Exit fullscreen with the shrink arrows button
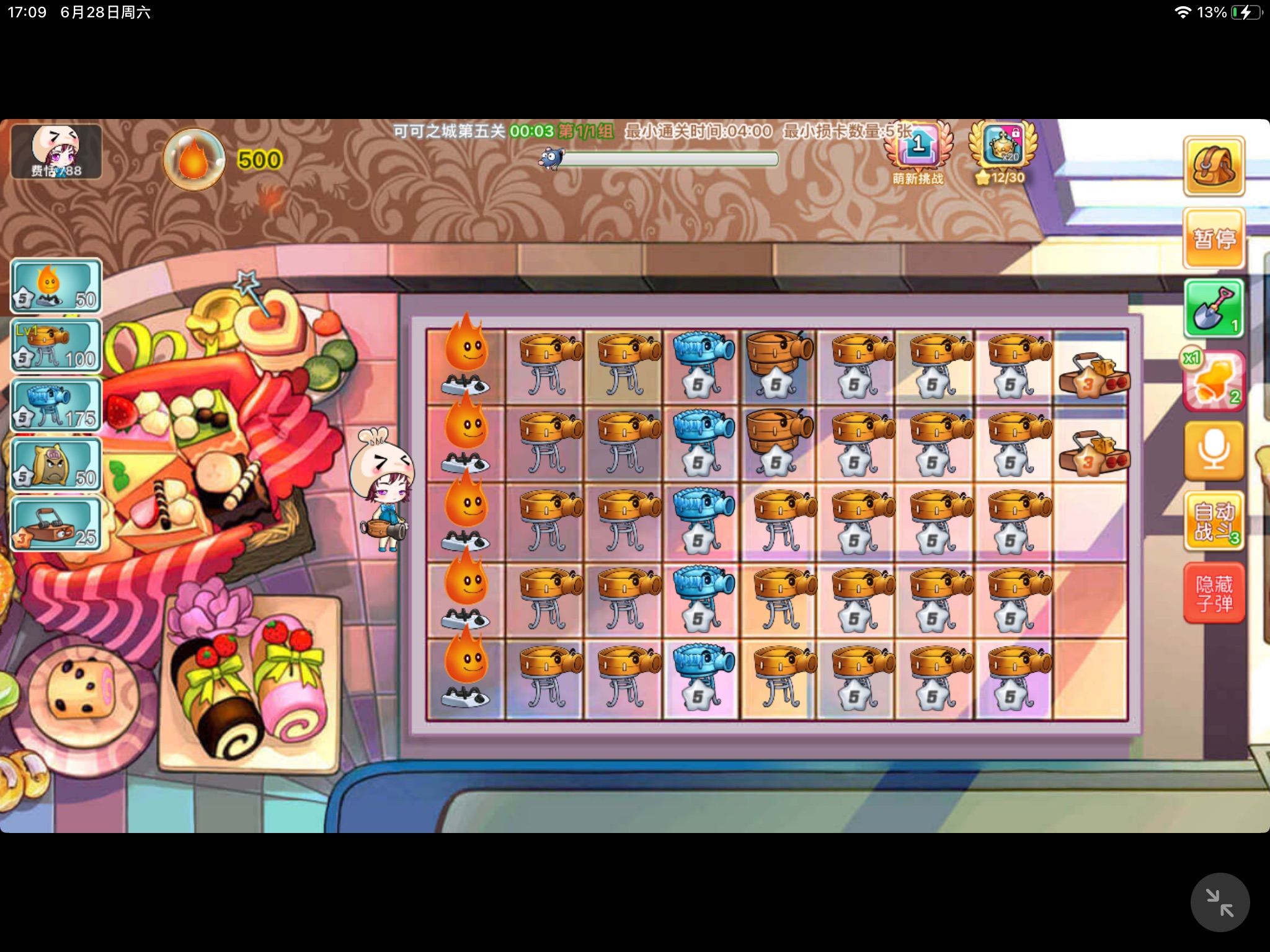 pos(1219,902)
